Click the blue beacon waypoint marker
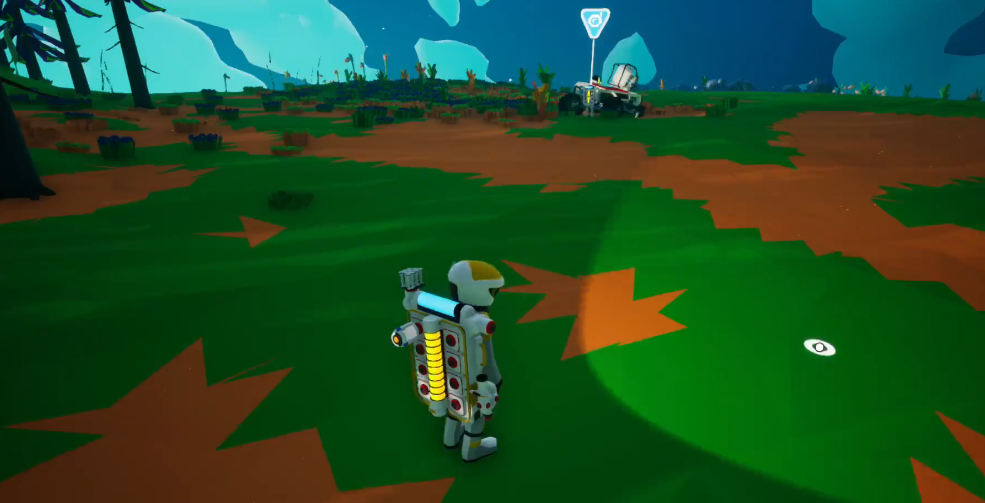This screenshot has width=985, height=503. pos(595,21)
